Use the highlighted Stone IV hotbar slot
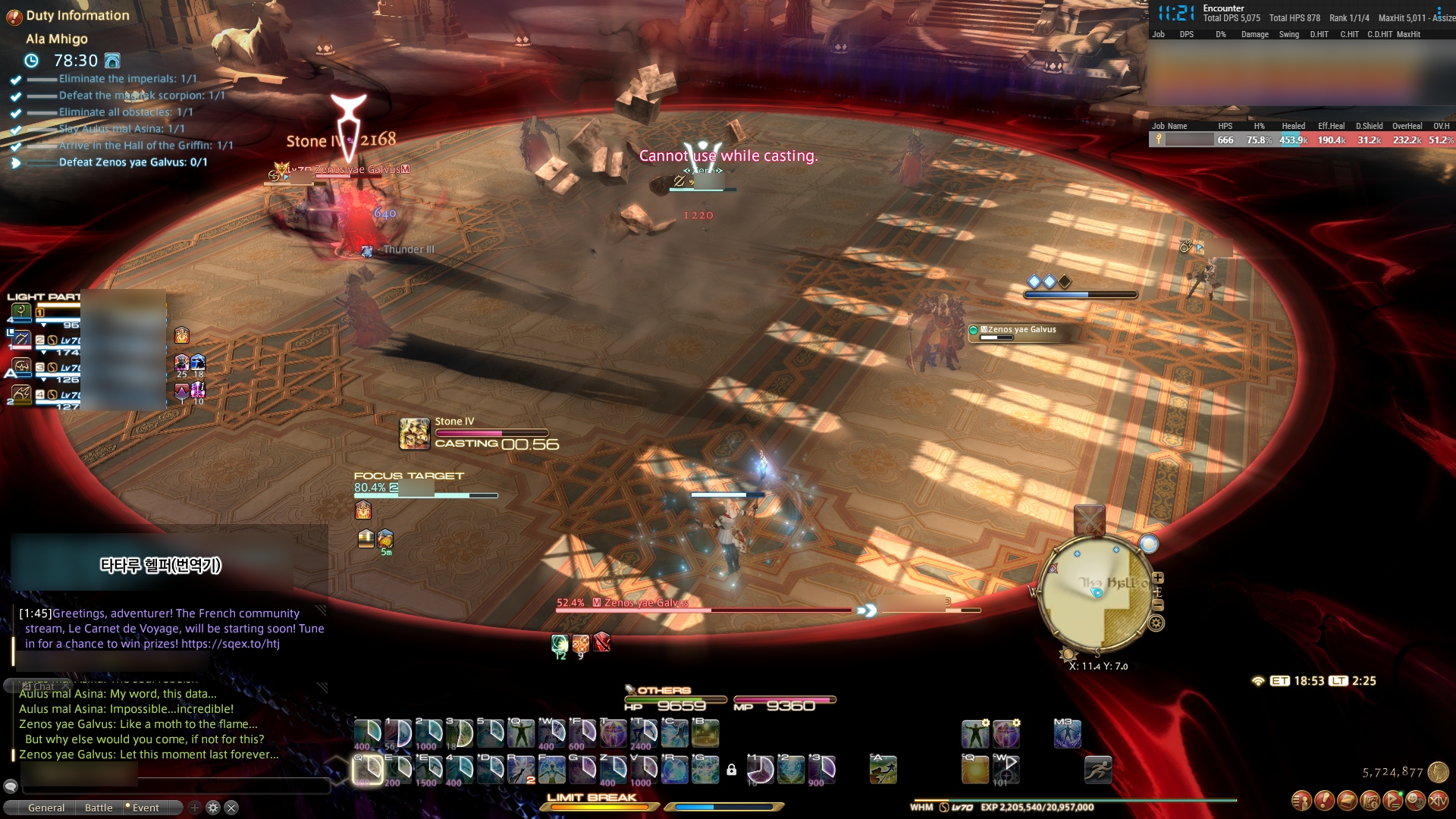The height and width of the screenshot is (819, 1456). tap(369, 769)
